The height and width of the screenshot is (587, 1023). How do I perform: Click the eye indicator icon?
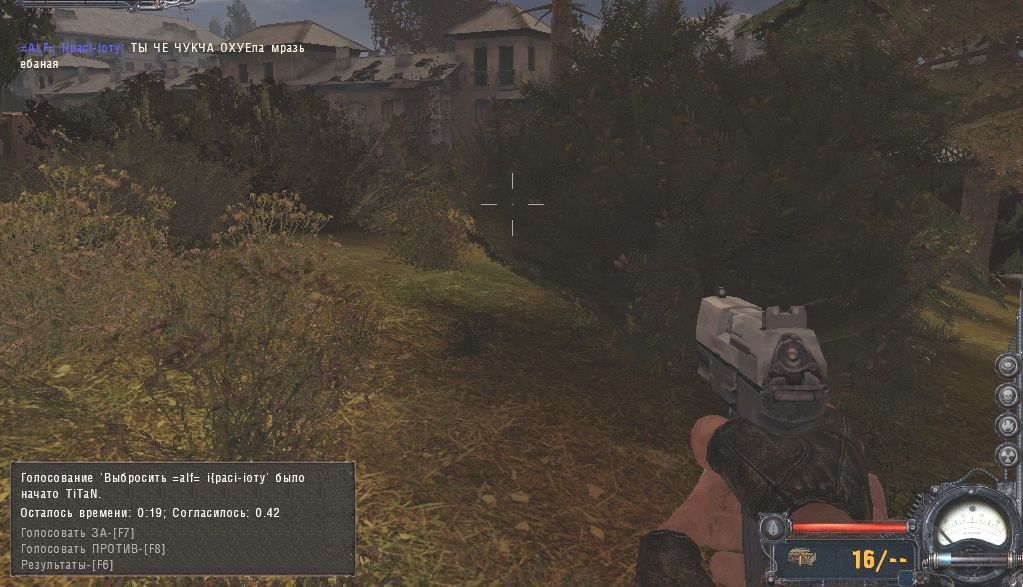pyautogui.click(x=1007, y=365)
